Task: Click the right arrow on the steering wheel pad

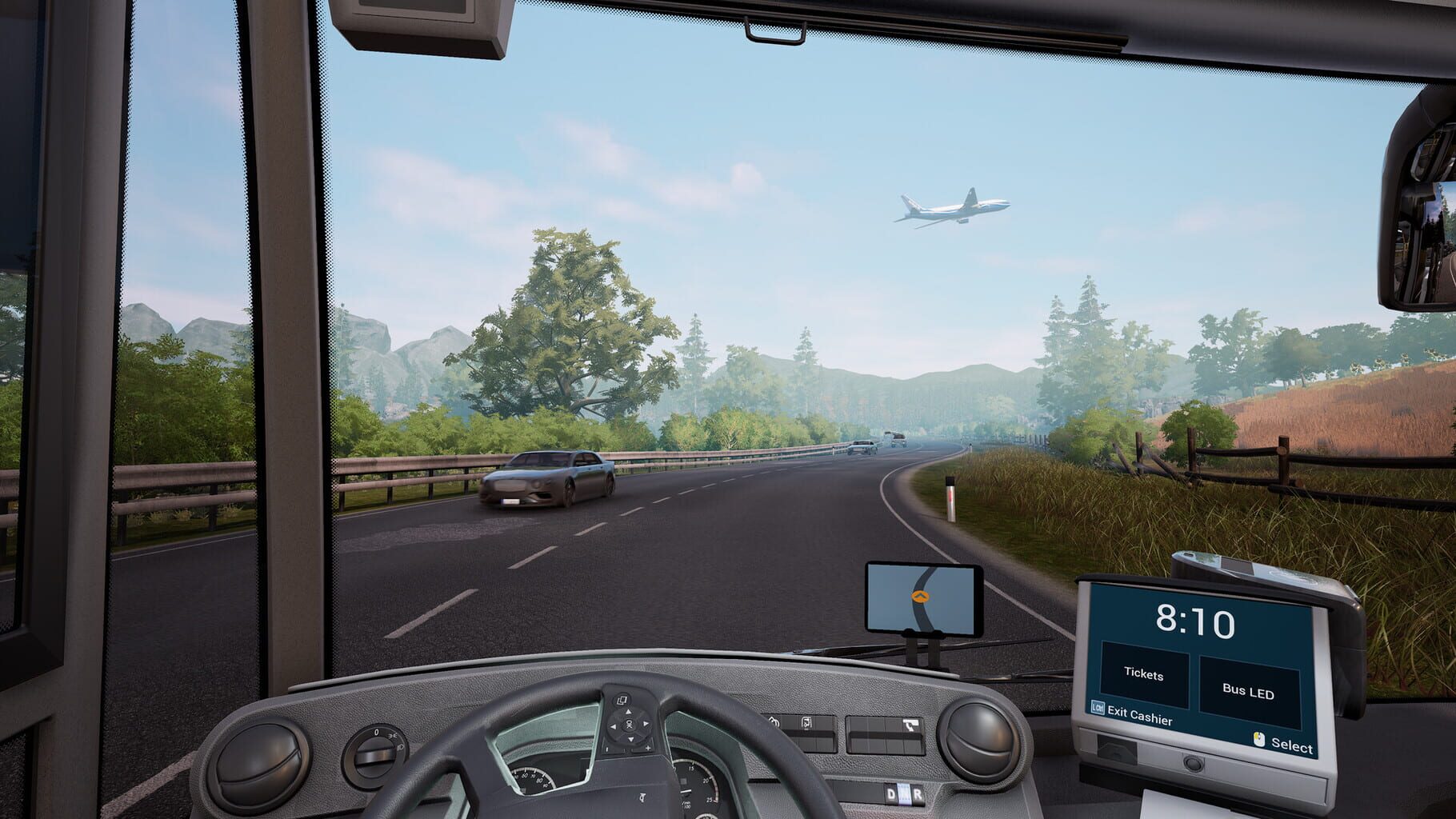Action: pyautogui.click(x=646, y=725)
